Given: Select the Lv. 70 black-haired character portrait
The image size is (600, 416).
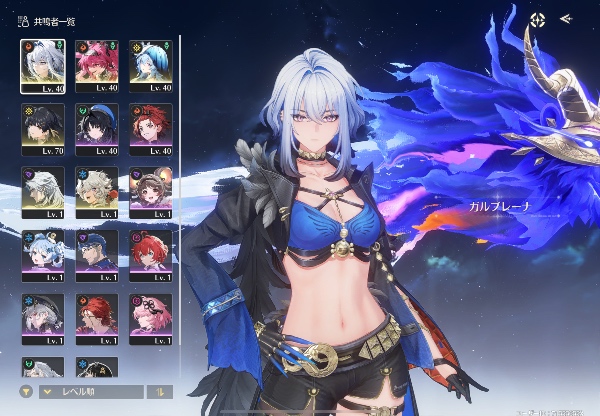Looking at the screenshot, I should tap(42, 125).
